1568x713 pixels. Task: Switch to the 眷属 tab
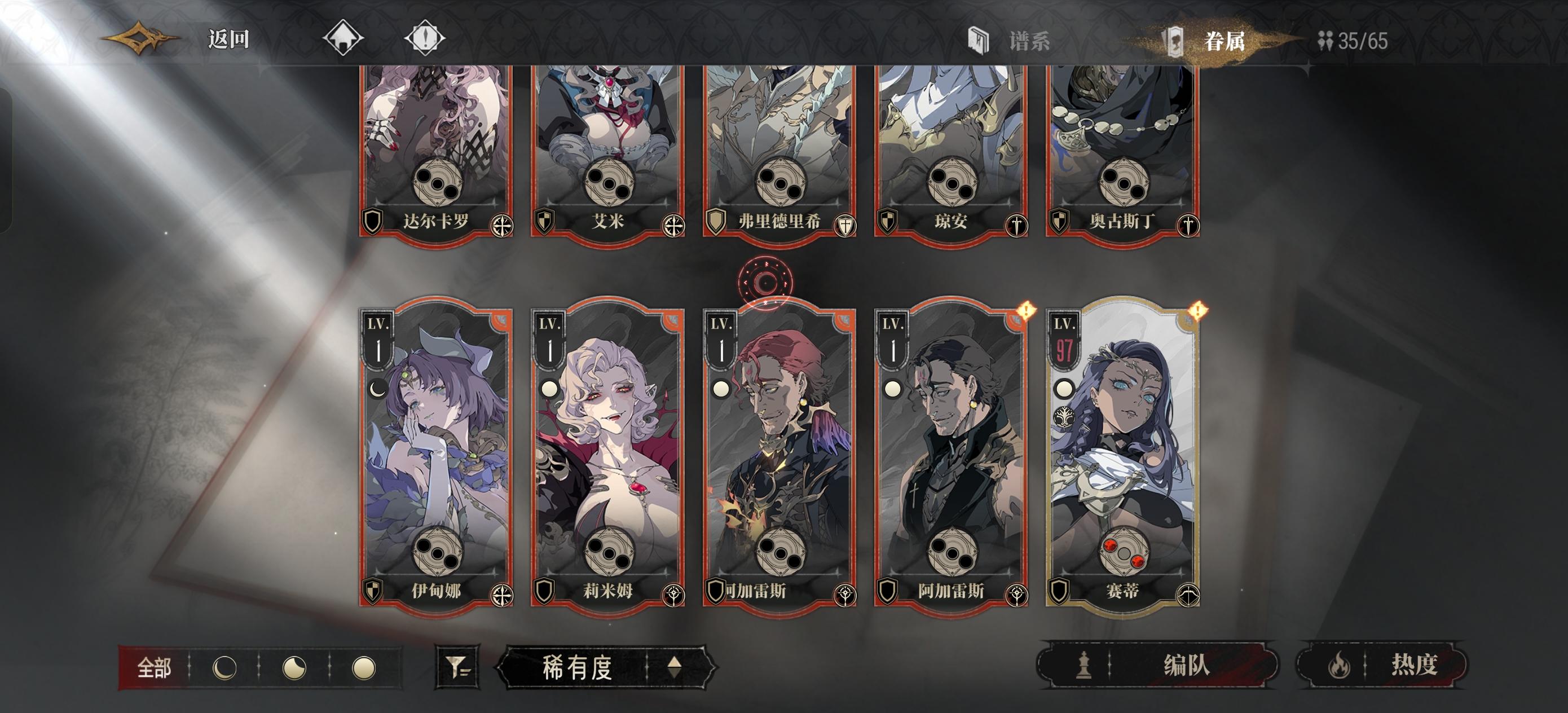click(x=1225, y=41)
